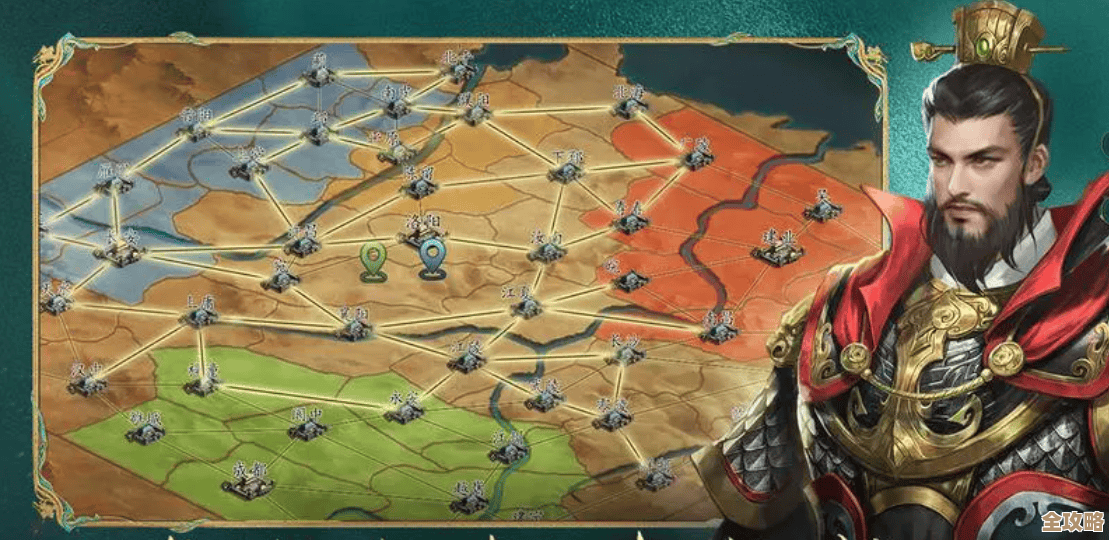Select the 寿春 city node
Screen dimensions: 1109x540
[630, 221]
